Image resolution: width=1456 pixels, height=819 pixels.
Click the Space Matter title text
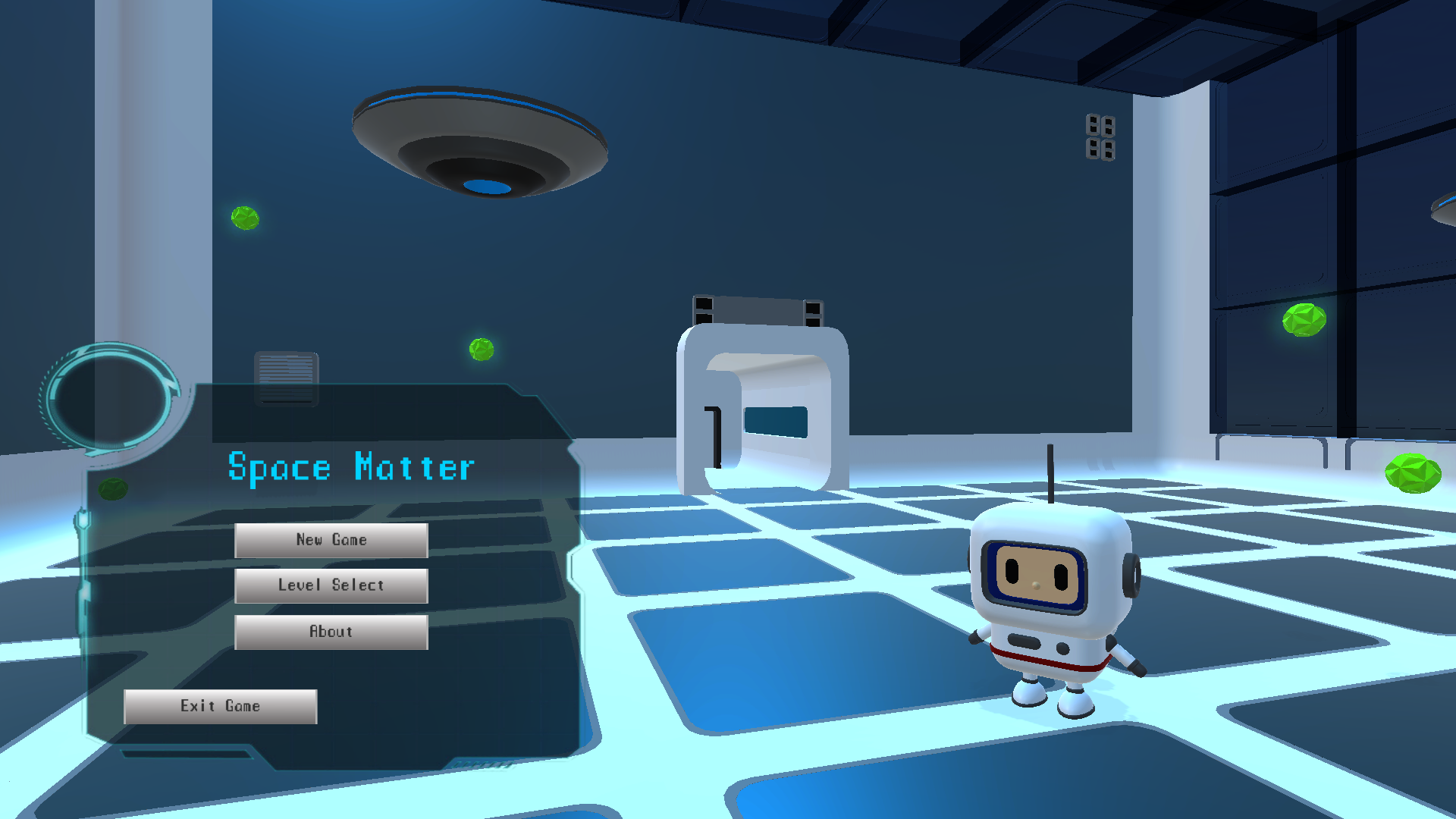tap(350, 467)
